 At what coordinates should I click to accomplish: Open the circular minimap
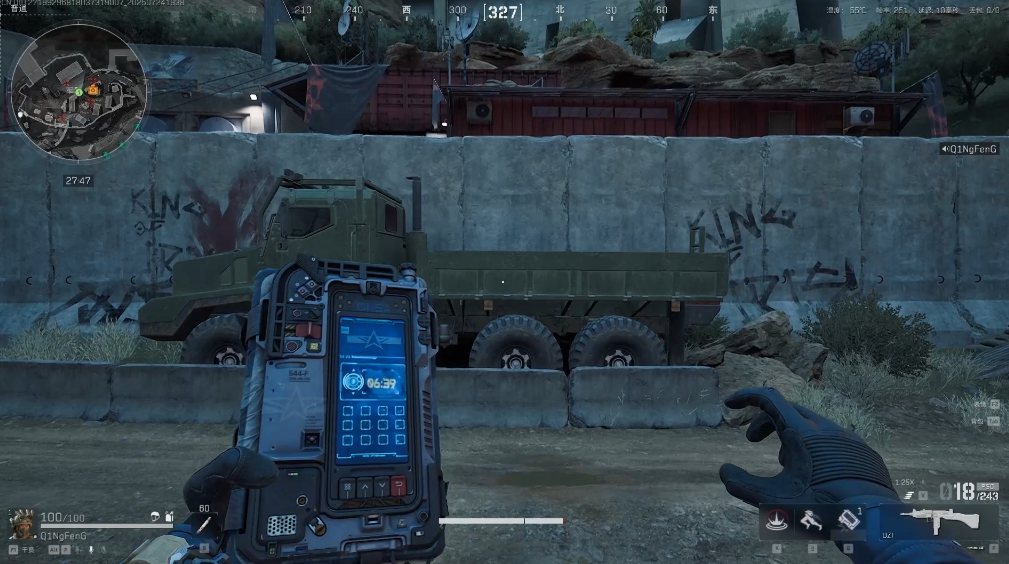[79, 91]
